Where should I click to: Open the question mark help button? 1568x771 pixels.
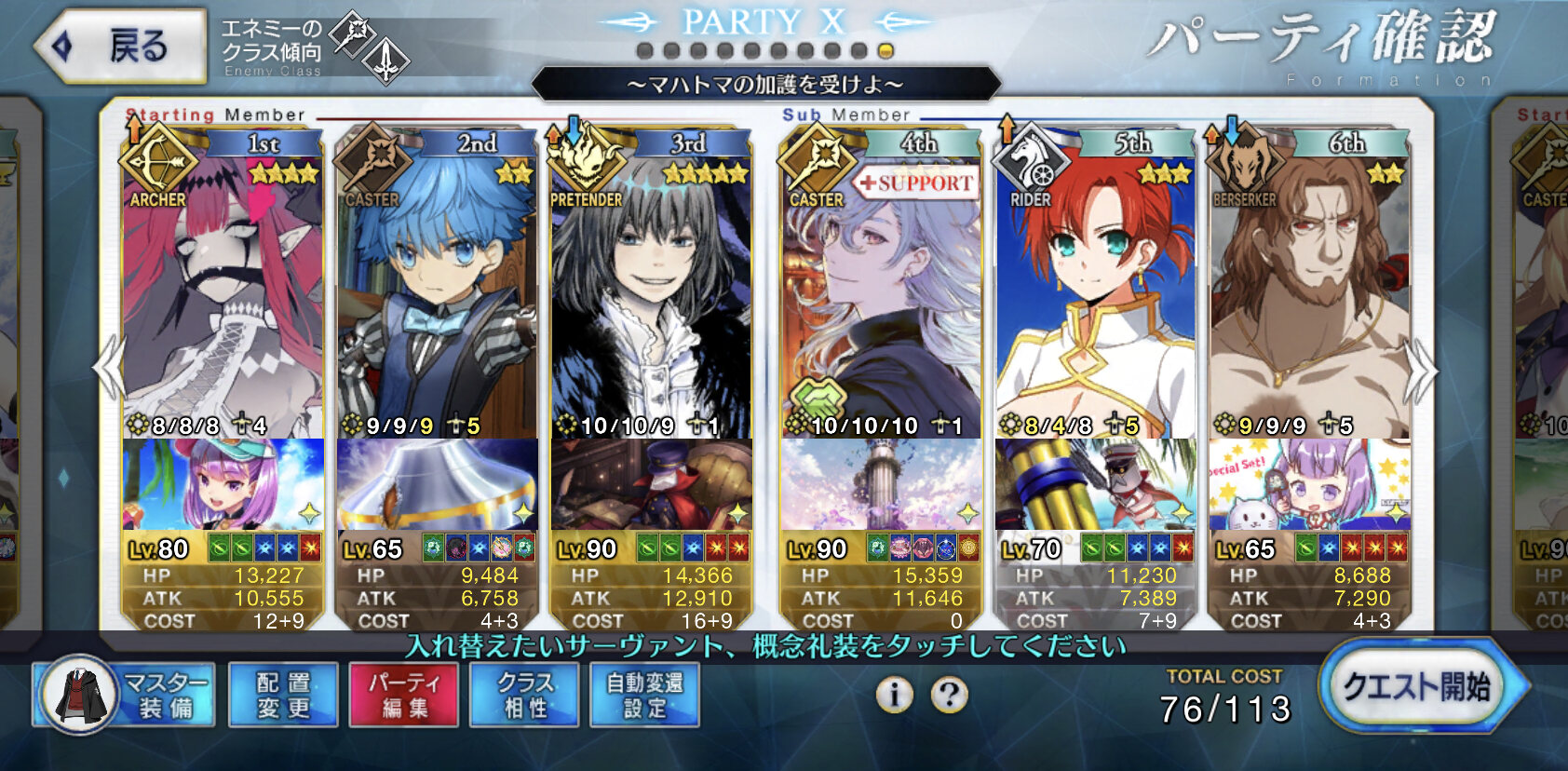pyautogui.click(x=950, y=694)
